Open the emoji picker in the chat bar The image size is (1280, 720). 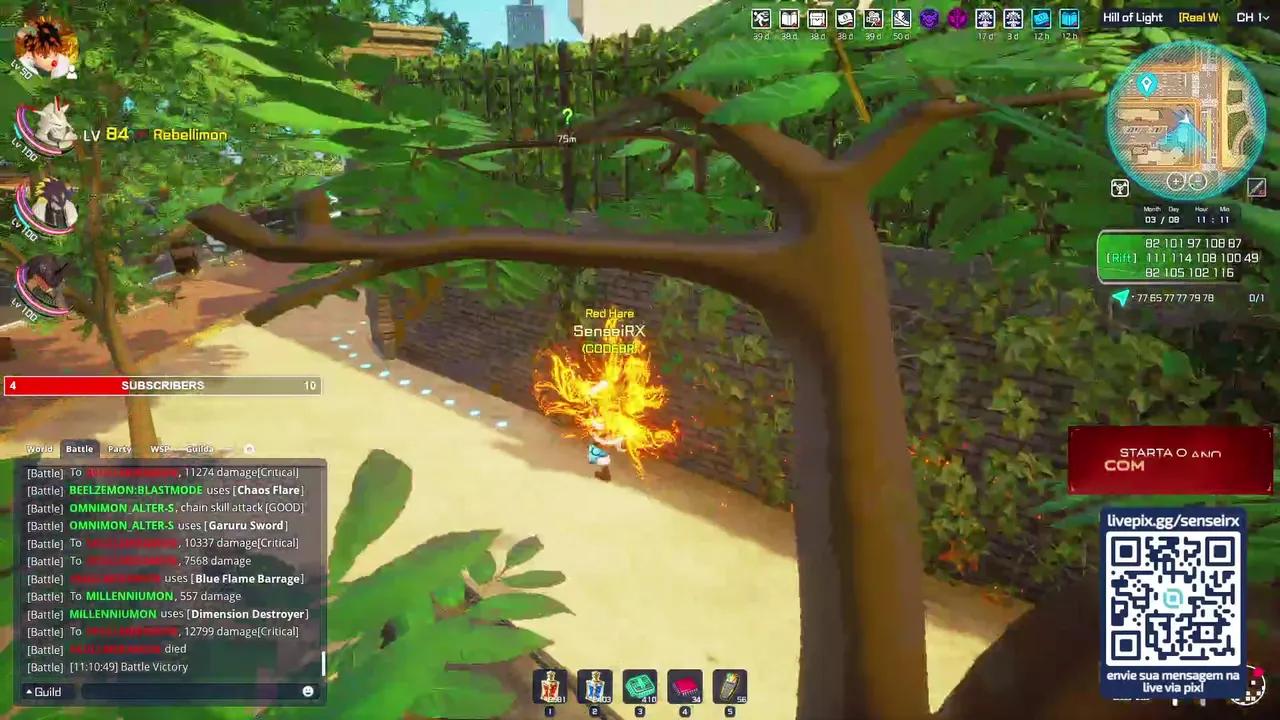tap(308, 691)
